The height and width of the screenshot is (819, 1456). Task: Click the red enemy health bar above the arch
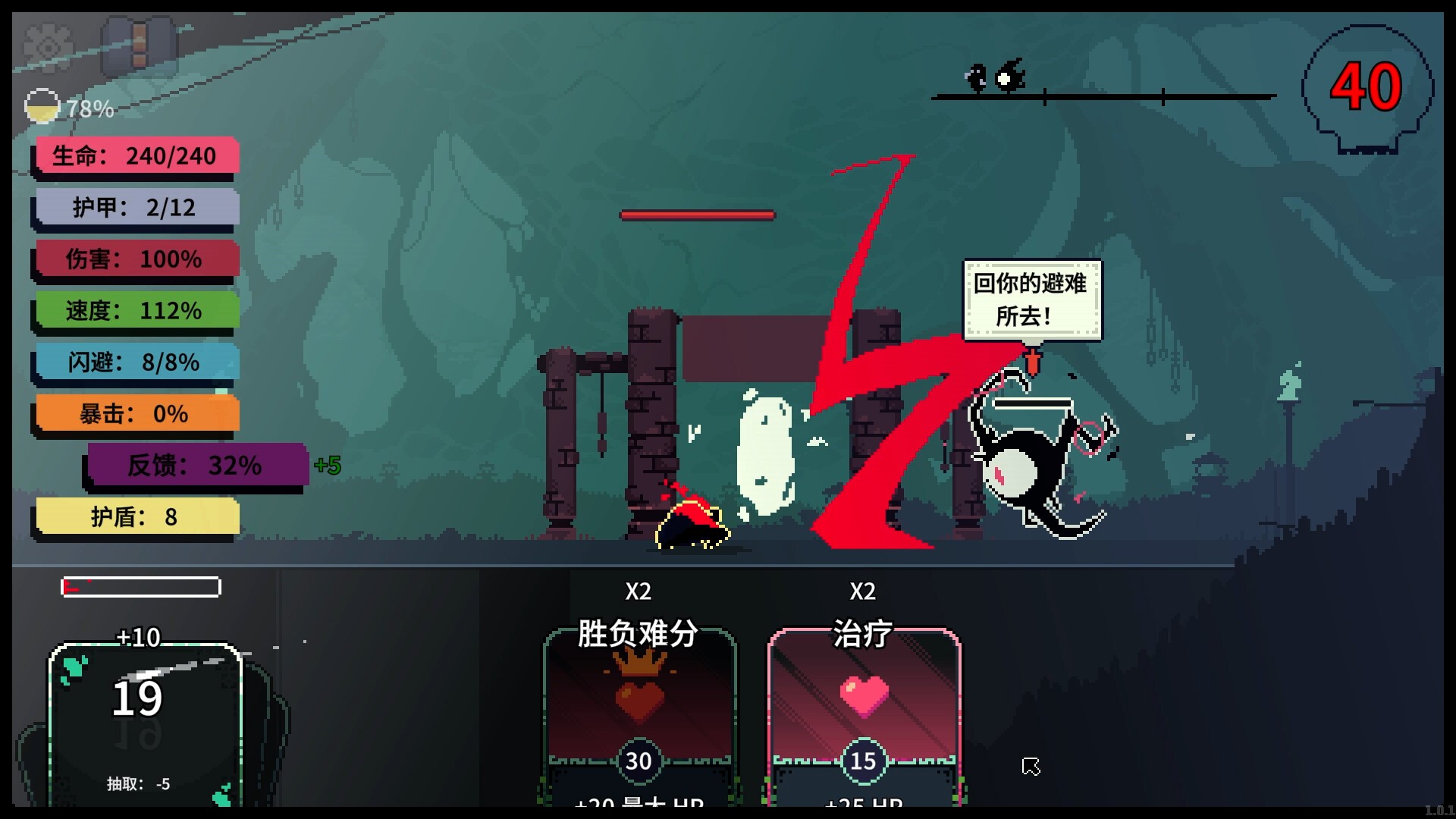pyautogui.click(x=698, y=215)
